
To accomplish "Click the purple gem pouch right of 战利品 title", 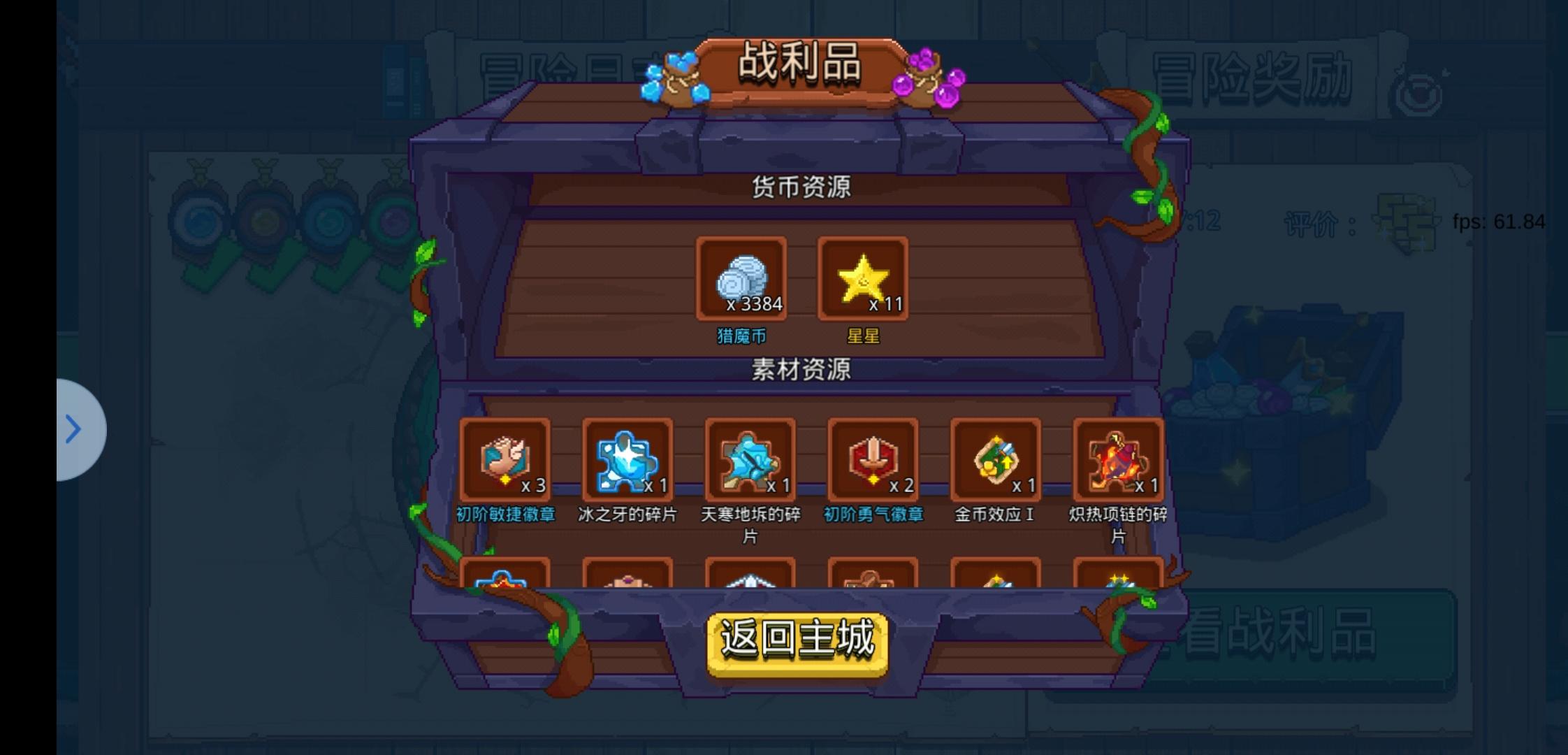I will click(922, 77).
